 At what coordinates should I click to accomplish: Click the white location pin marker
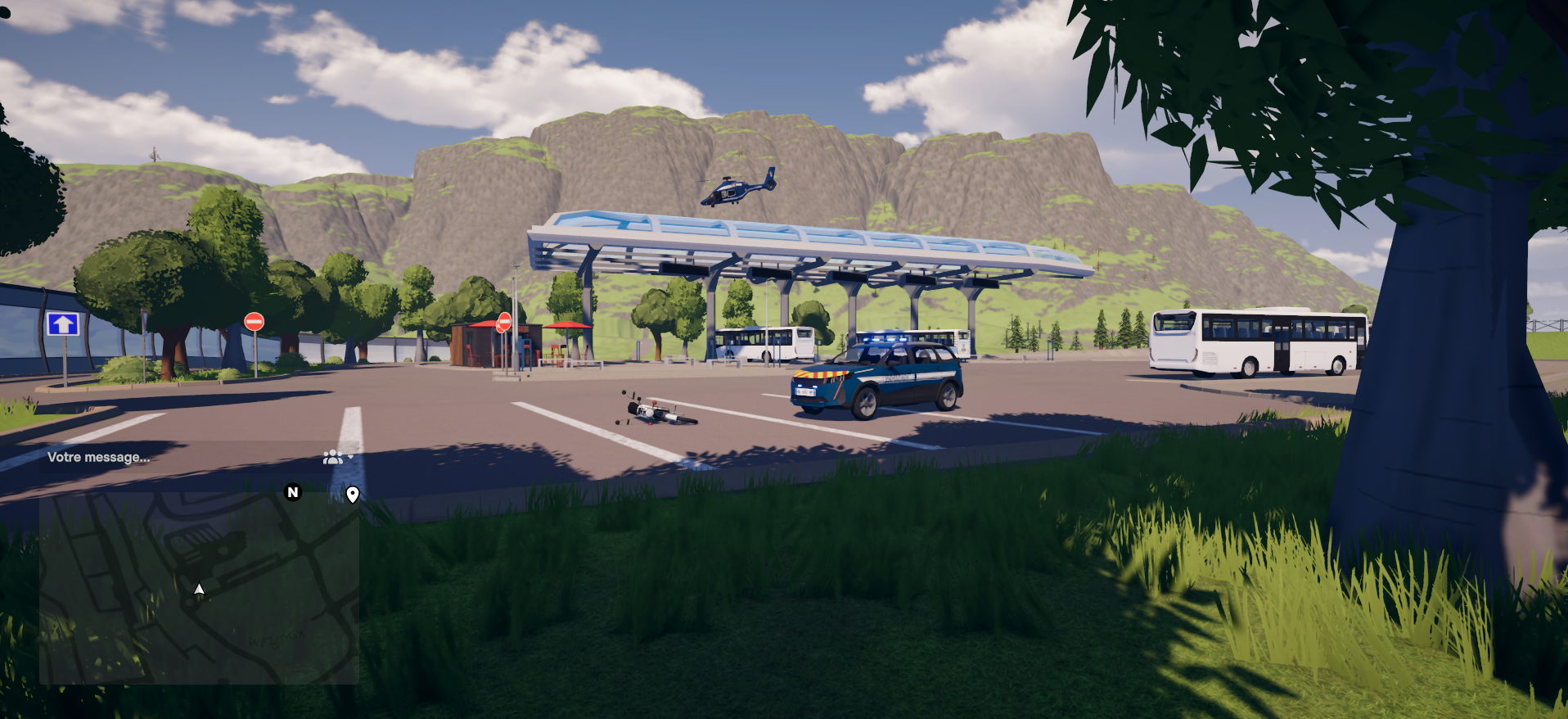[x=353, y=494]
